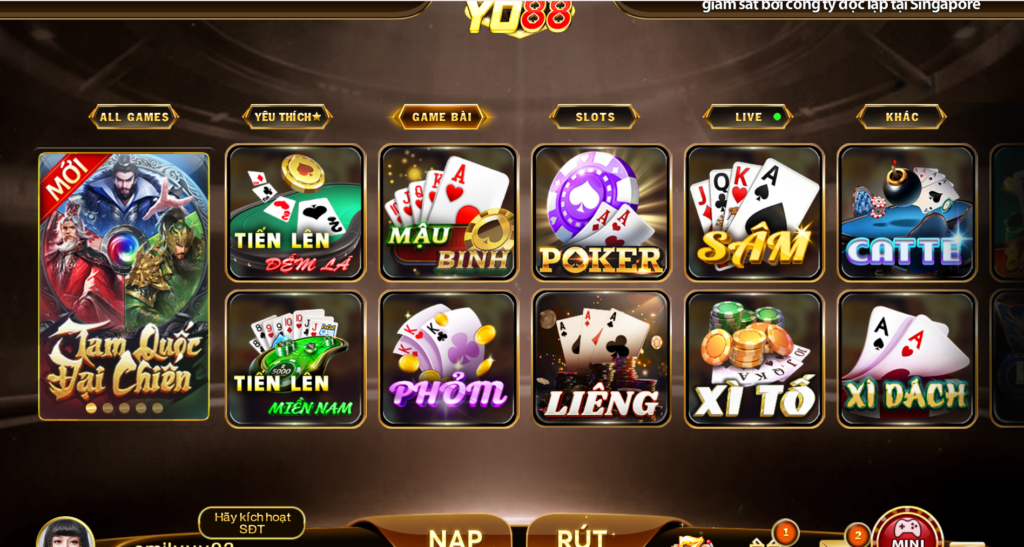Open the YÊU THÍCH favorites tab

(287, 117)
